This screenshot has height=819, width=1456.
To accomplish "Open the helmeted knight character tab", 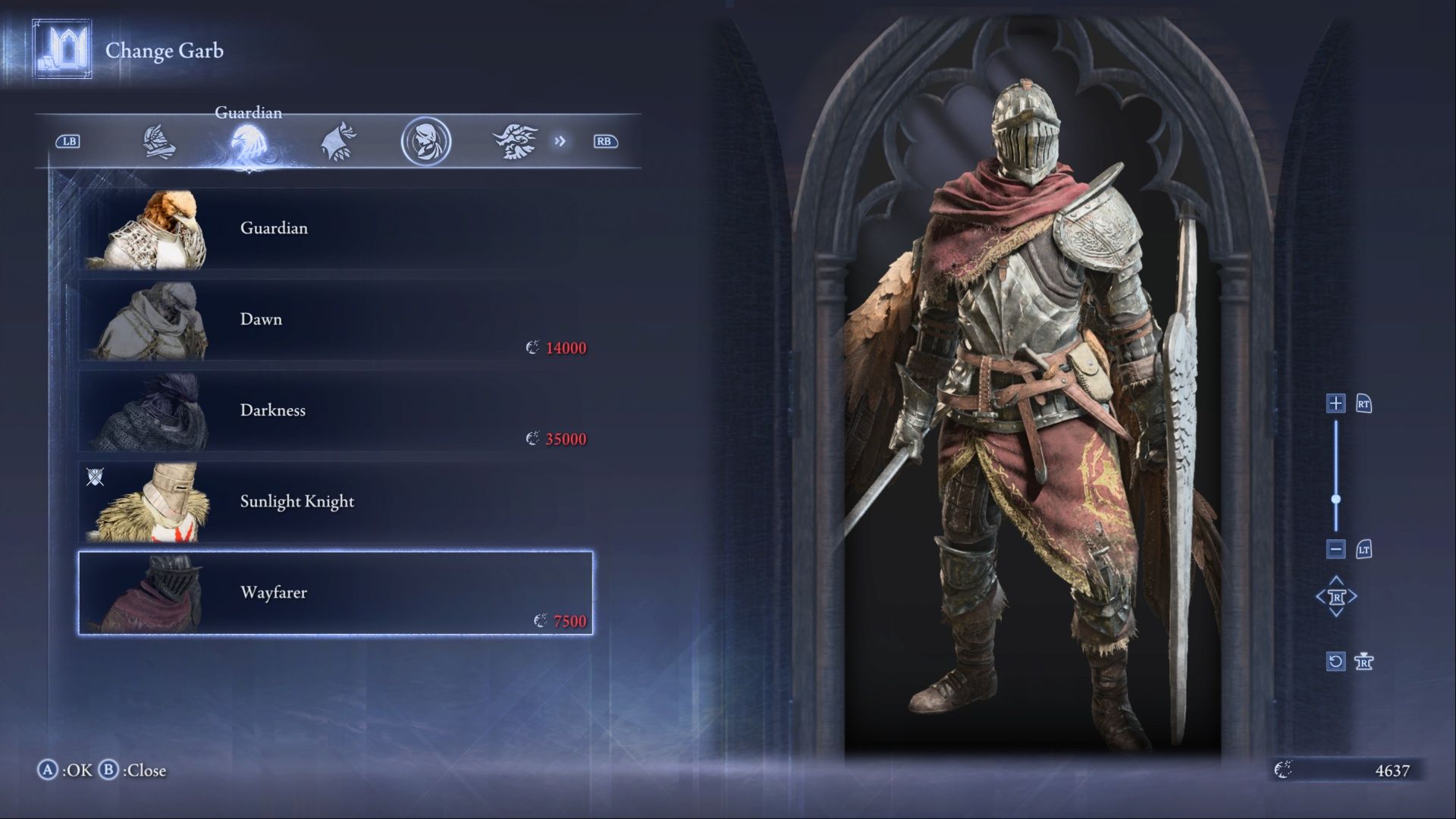I will 159,142.
